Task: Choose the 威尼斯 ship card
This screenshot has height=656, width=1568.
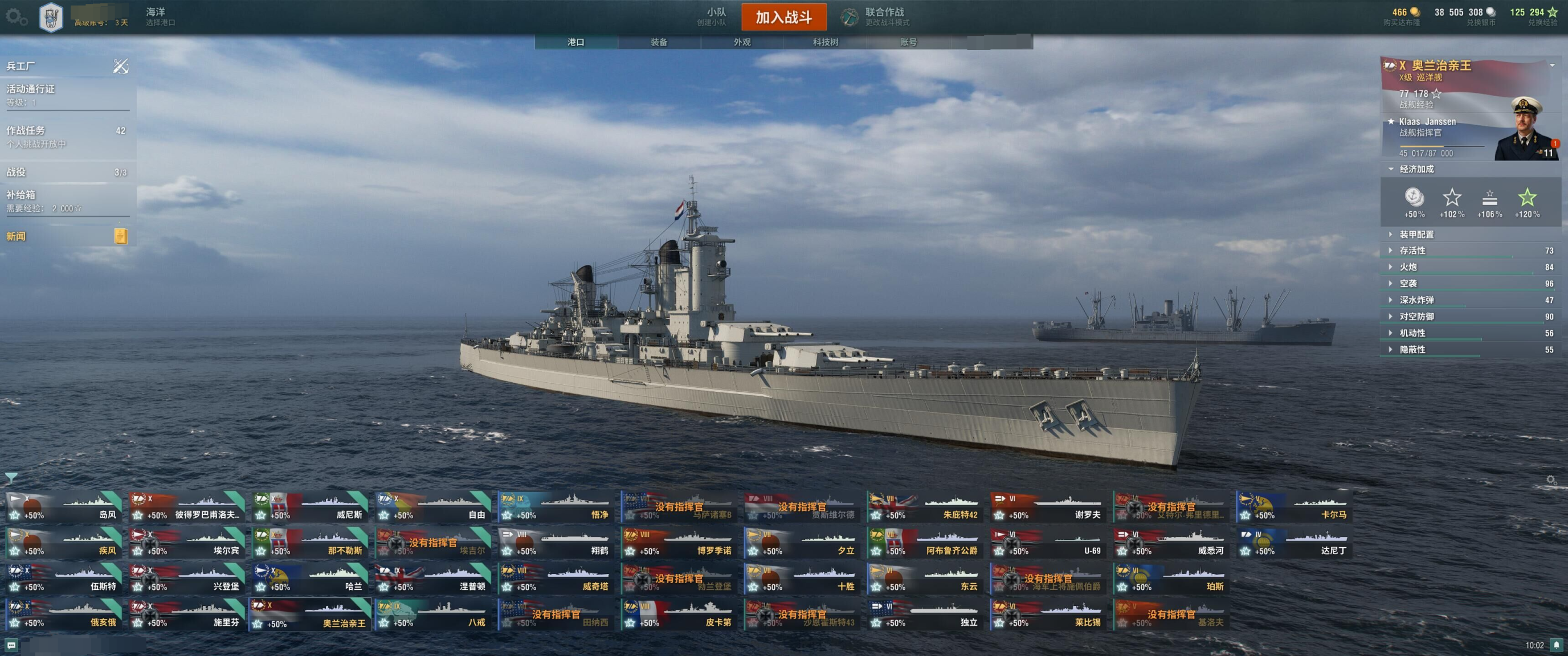Action: tap(311, 507)
